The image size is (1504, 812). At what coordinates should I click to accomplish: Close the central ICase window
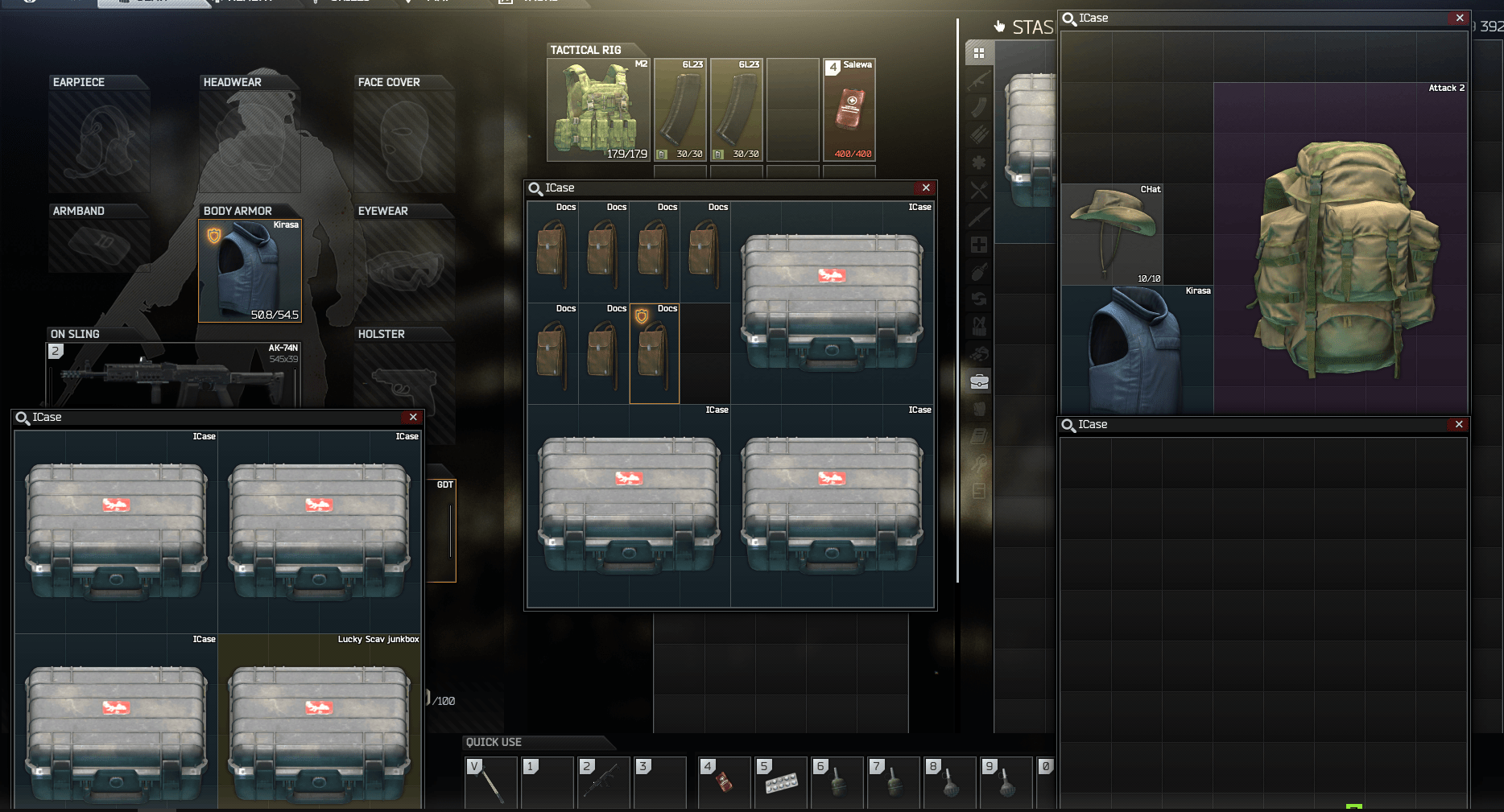925,188
